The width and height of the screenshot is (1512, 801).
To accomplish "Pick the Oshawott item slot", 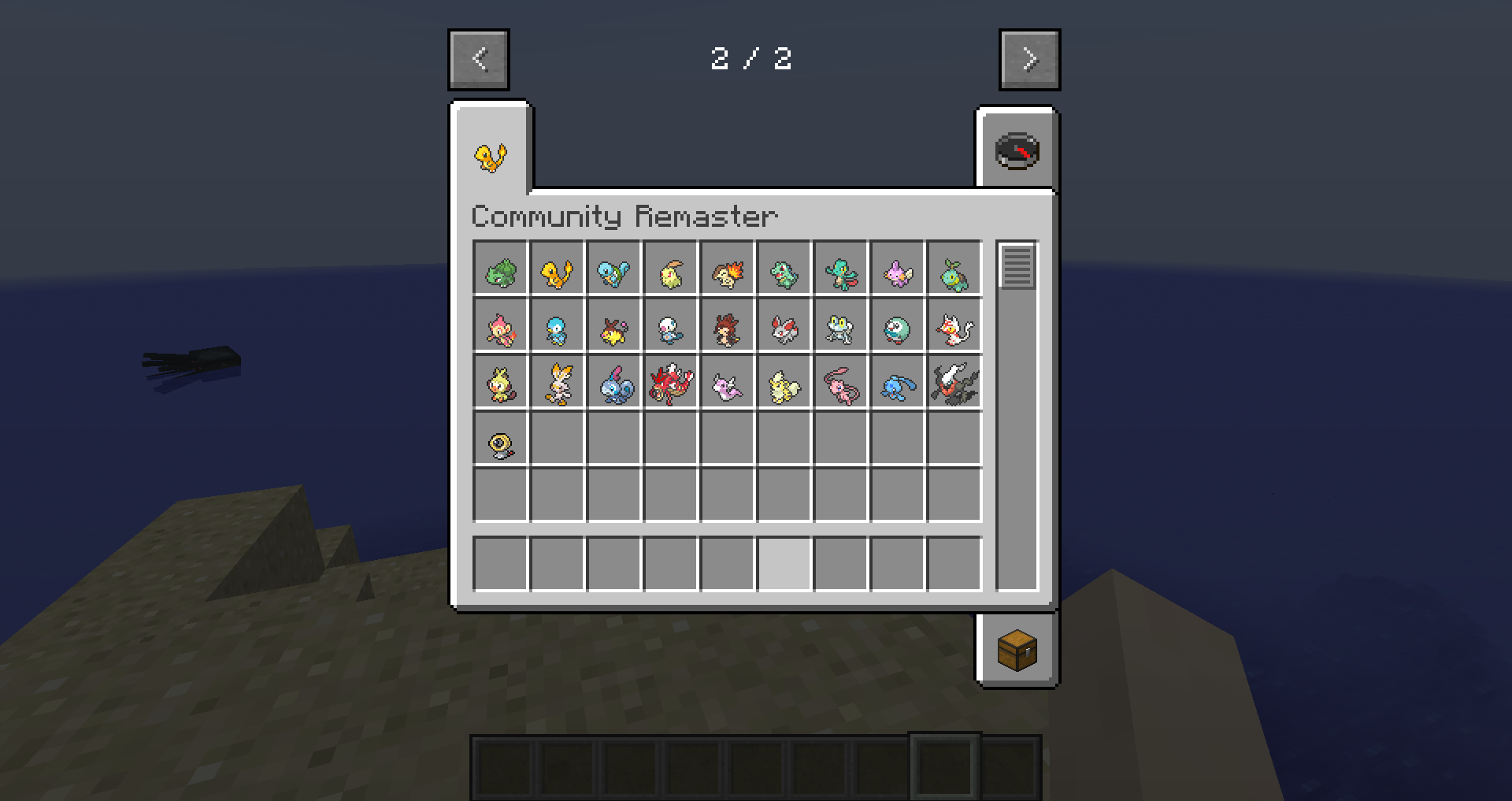I will 671,326.
